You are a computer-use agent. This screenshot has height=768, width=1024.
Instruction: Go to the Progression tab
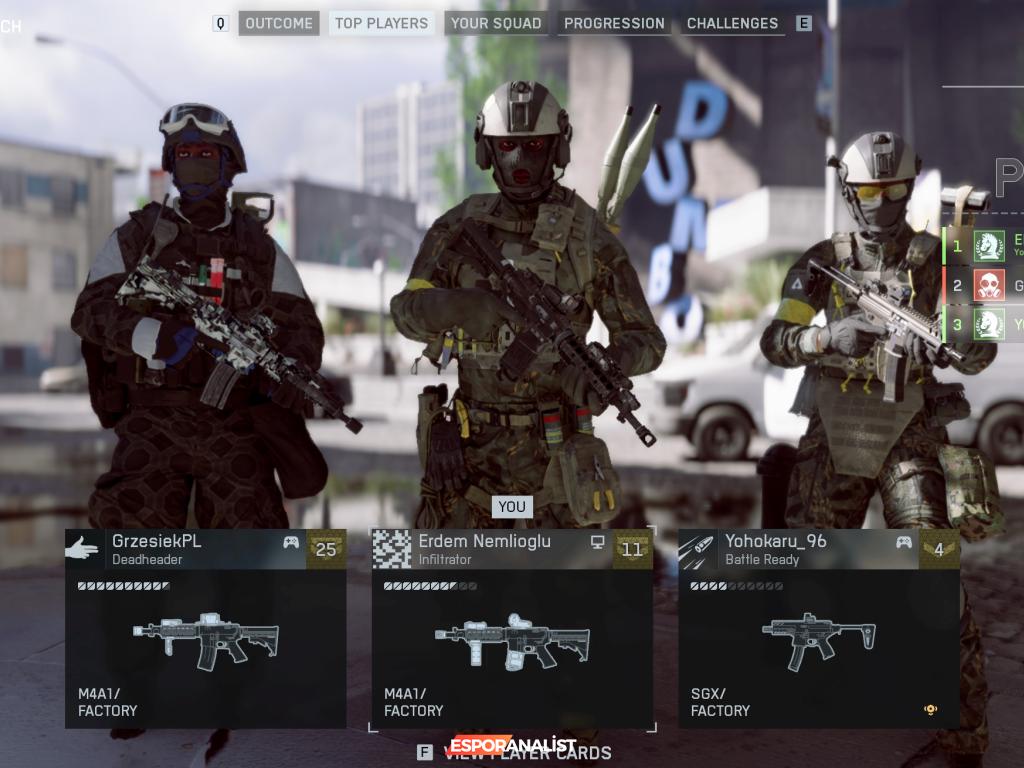(x=614, y=23)
